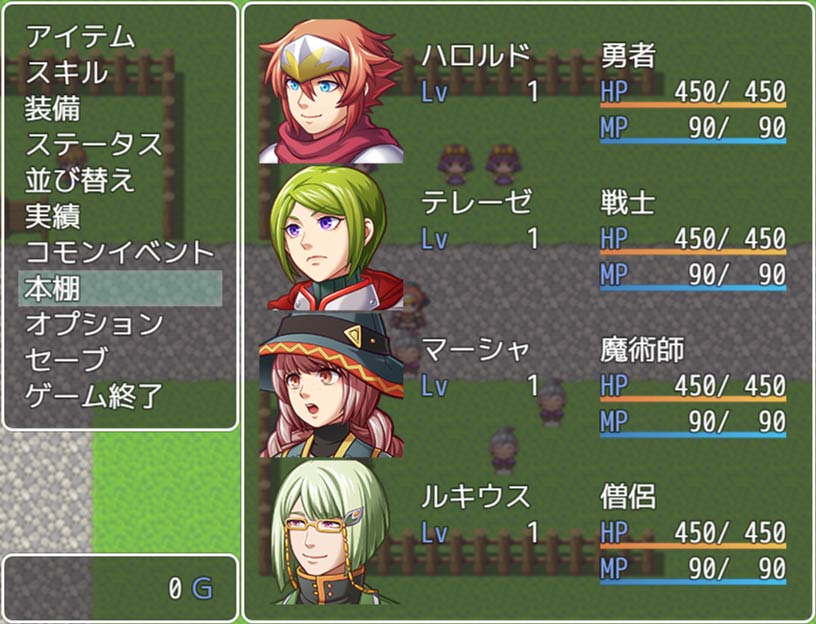The height and width of the screenshot is (624, 816).
Task: Select セーブ to save the game
Action: coord(67,360)
